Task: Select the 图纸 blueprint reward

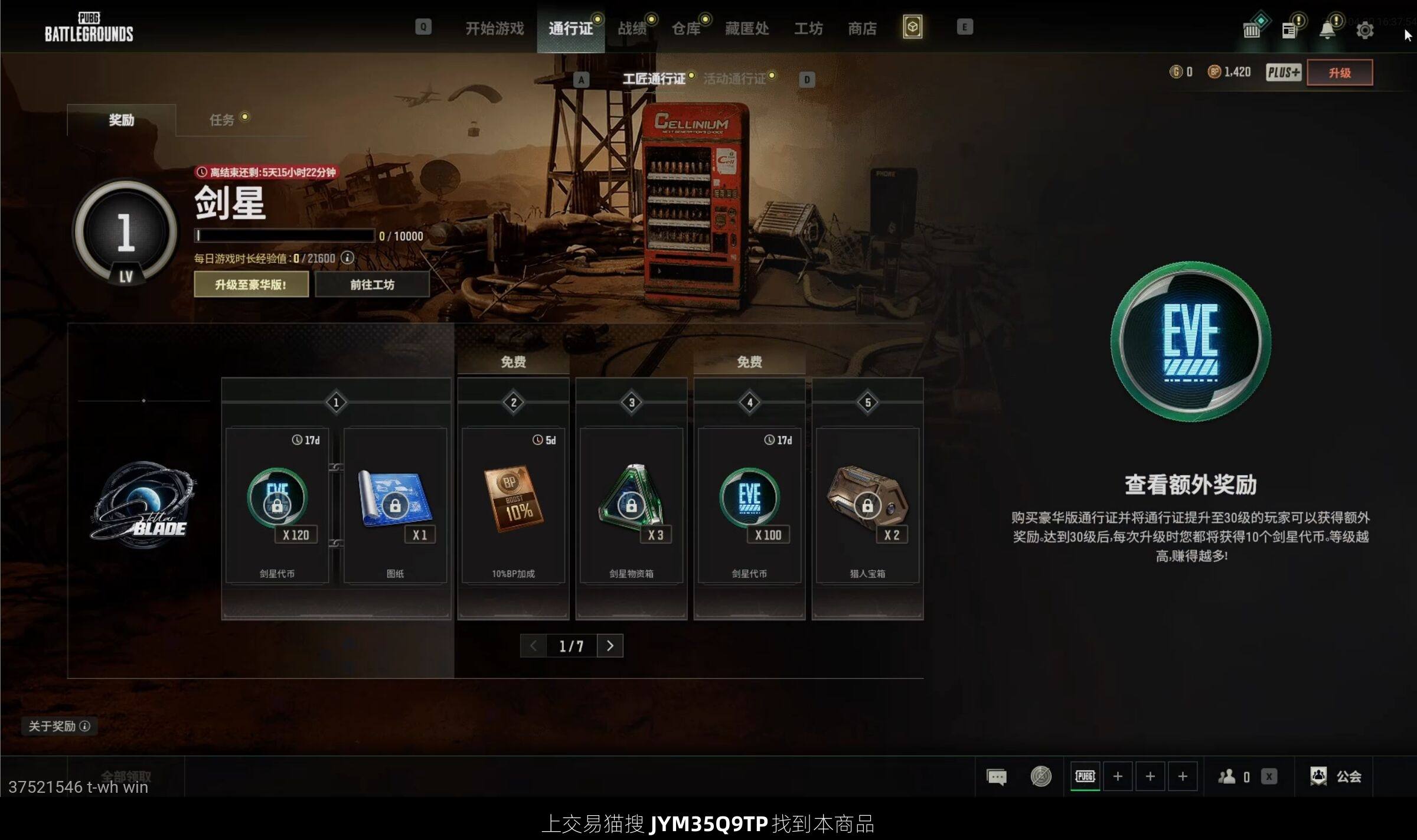Action: (x=395, y=505)
